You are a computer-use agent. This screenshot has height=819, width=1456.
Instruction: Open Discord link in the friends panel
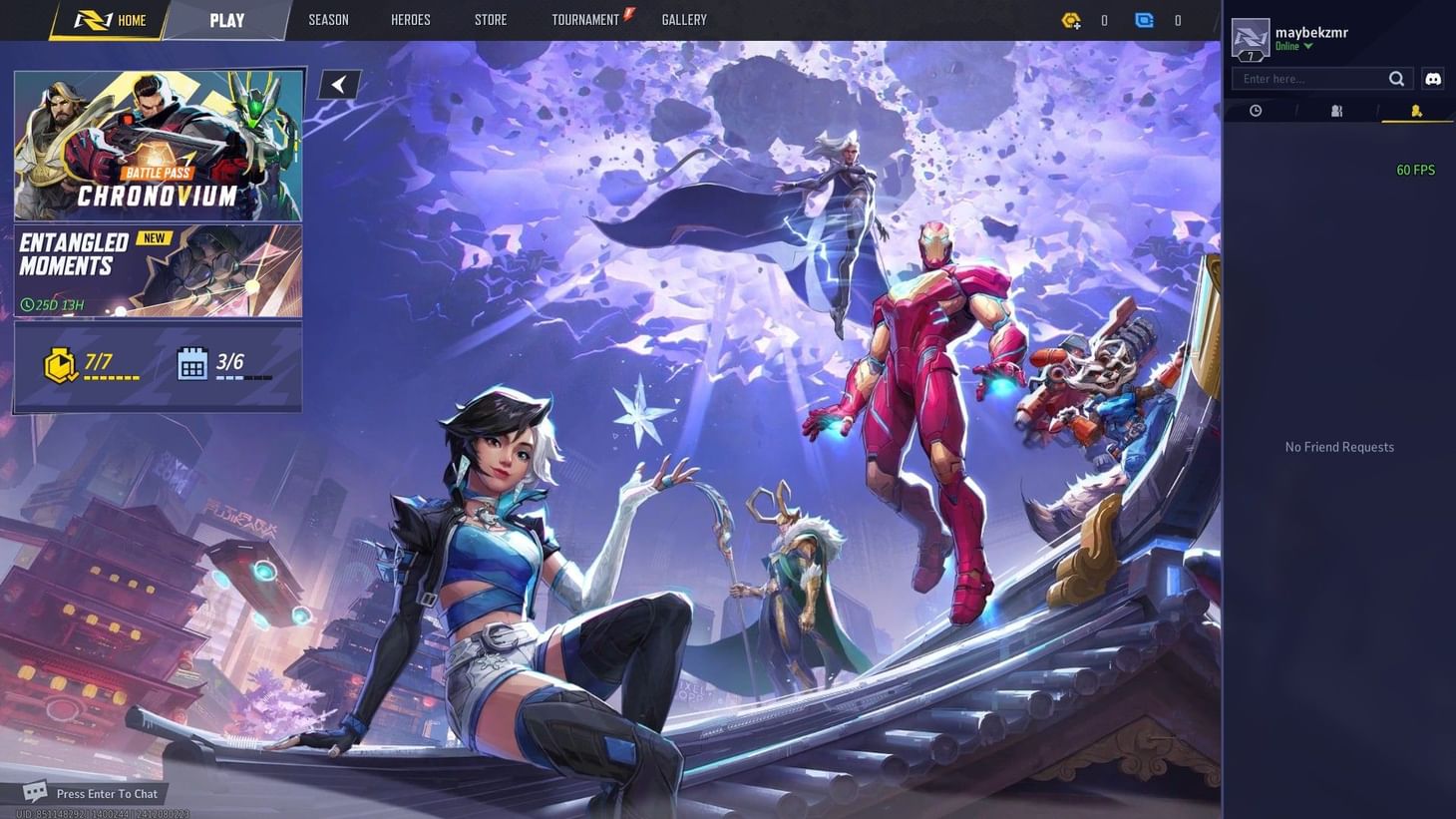(x=1433, y=79)
